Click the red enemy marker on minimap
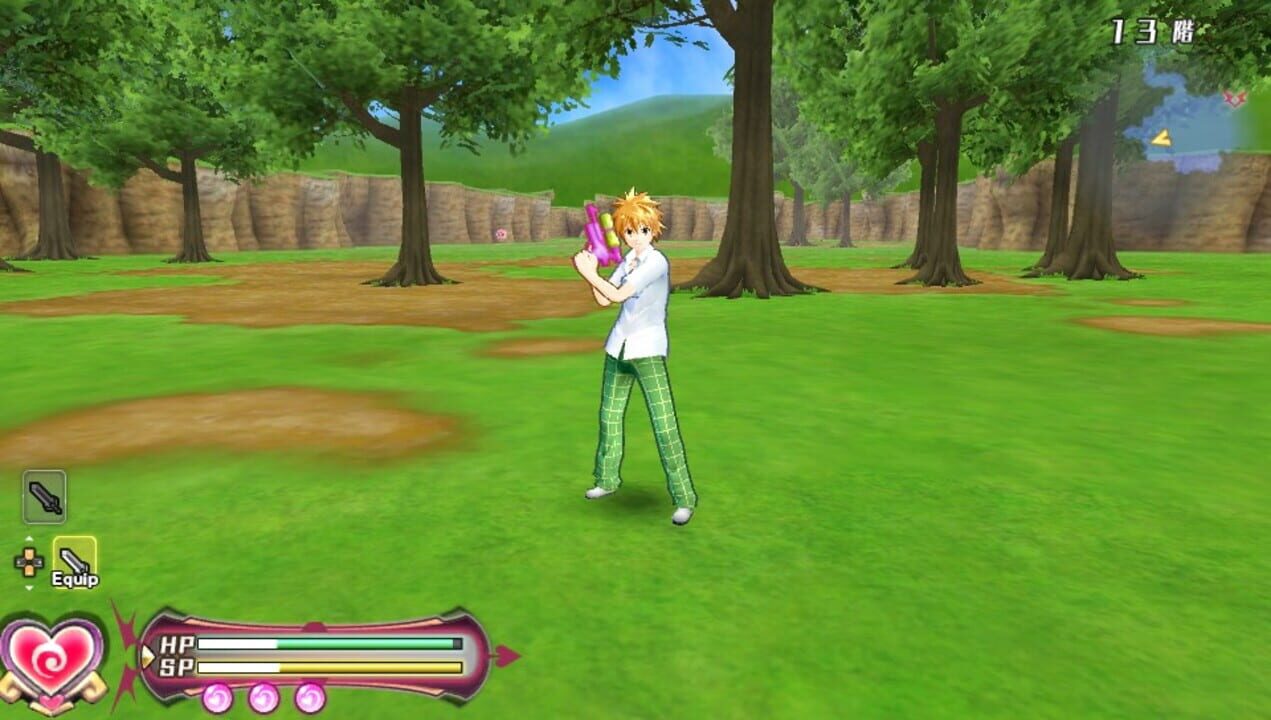 pos(1235,98)
